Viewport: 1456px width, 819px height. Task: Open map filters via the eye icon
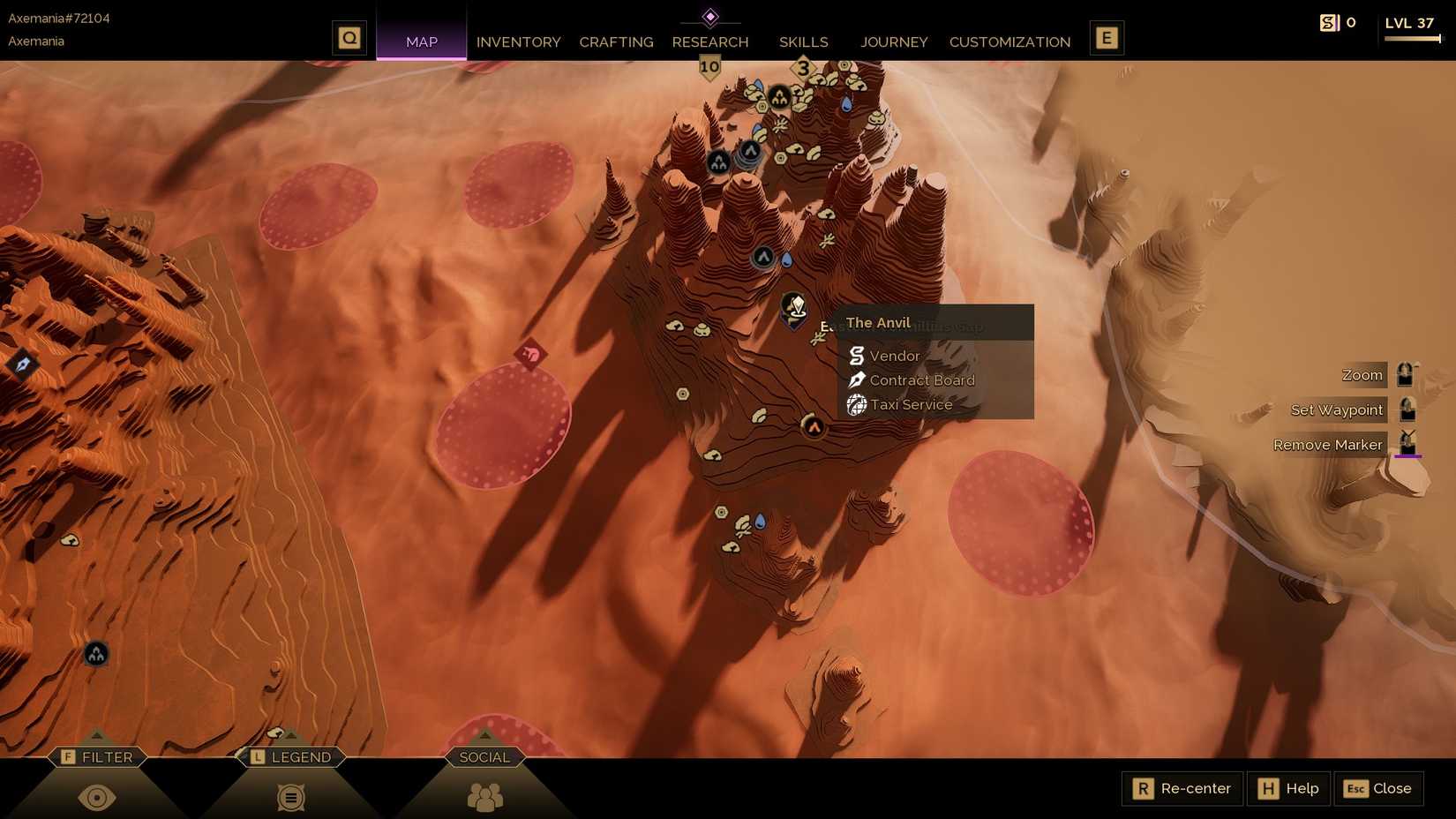tap(97, 797)
